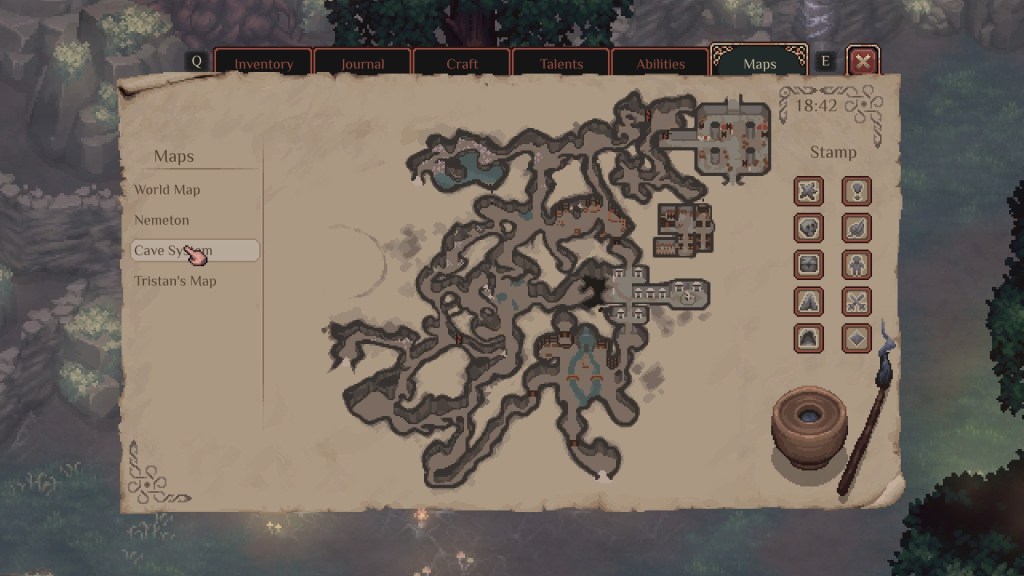
Task: Open the World Map entry
Action: [168, 190]
